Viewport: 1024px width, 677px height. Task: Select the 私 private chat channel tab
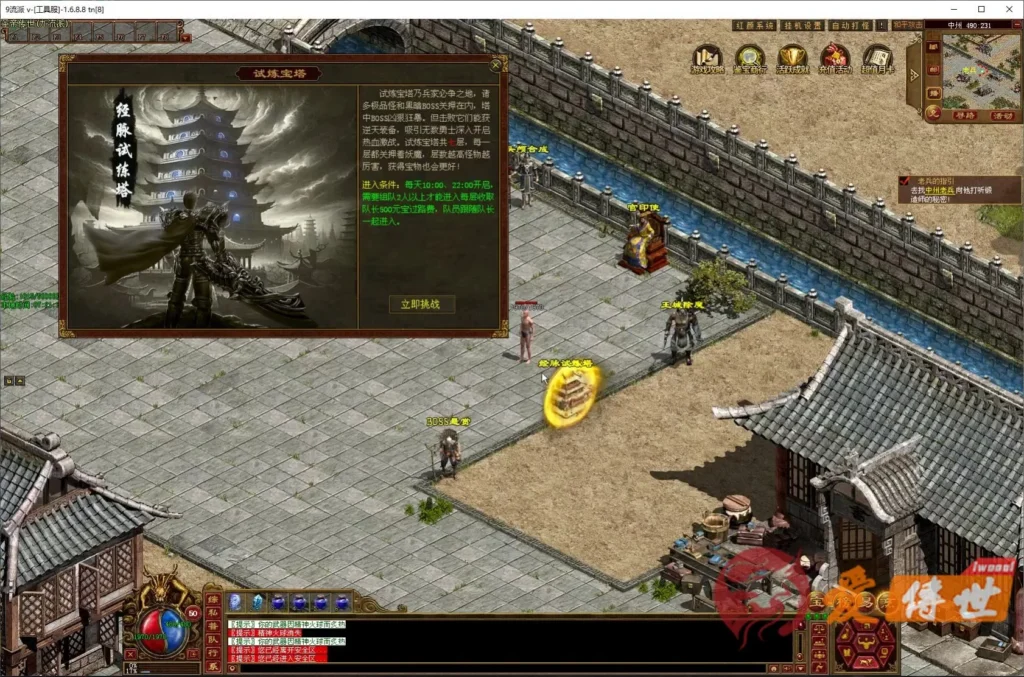point(212,613)
